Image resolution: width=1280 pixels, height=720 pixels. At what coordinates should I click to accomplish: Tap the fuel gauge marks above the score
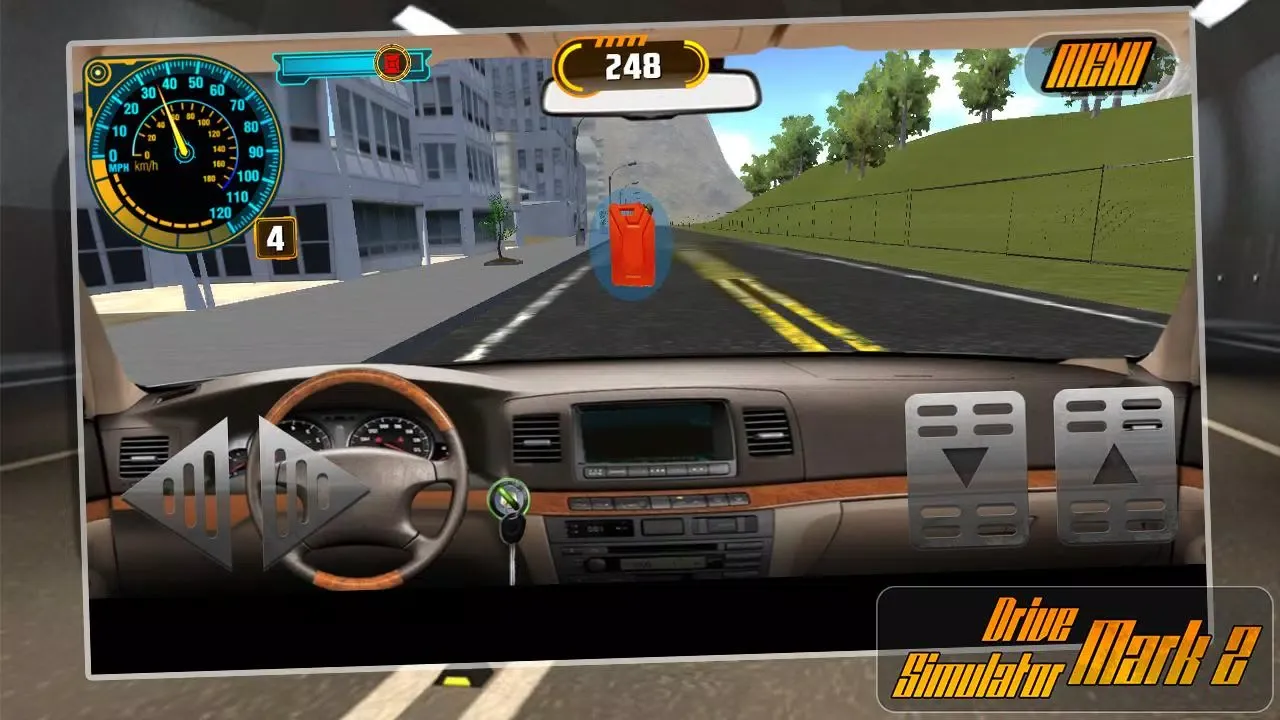[x=618, y=43]
